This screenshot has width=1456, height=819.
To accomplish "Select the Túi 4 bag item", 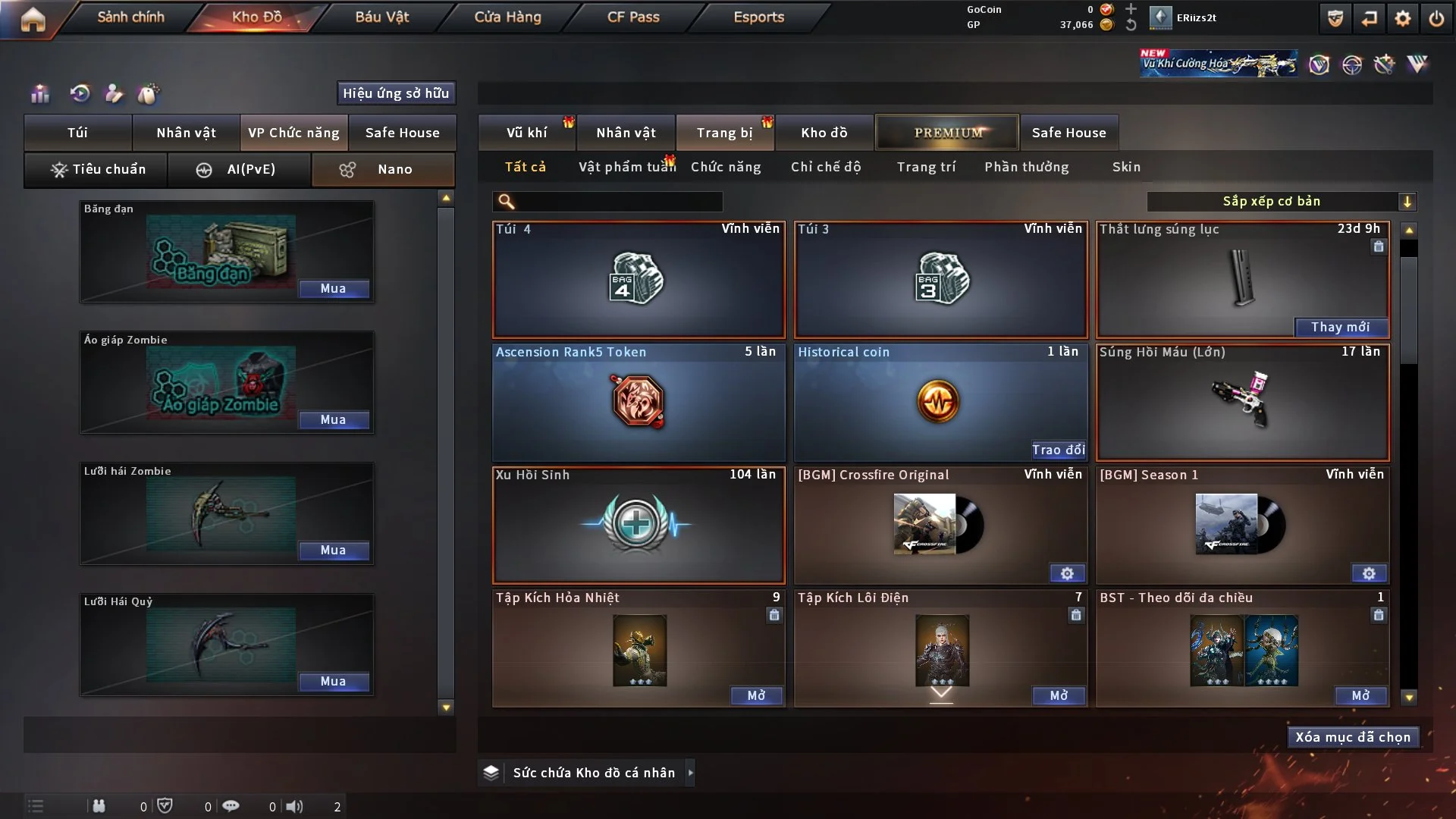I will pyautogui.click(x=638, y=279).
